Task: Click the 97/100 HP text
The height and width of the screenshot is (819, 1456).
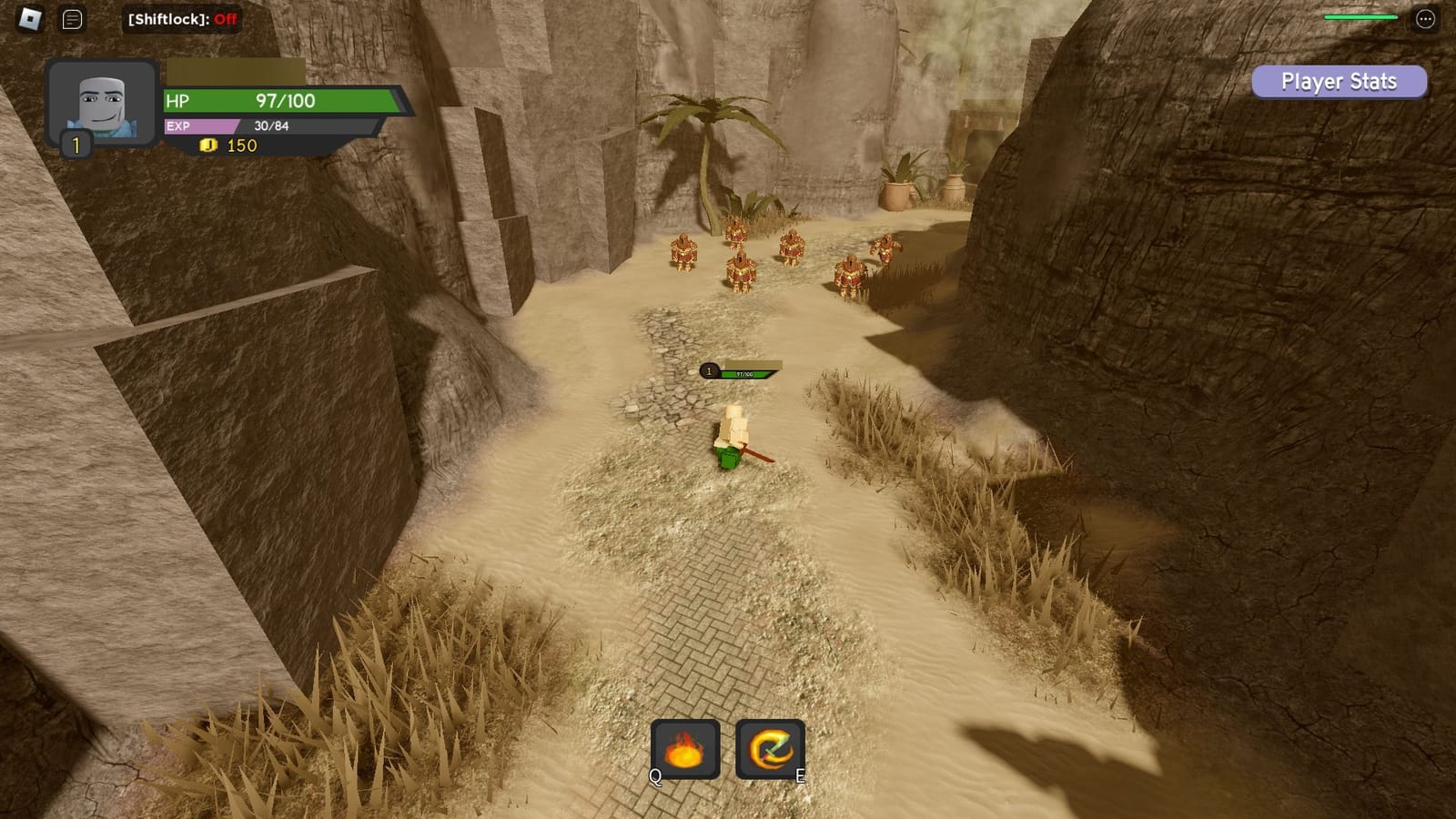Action: 286,102
